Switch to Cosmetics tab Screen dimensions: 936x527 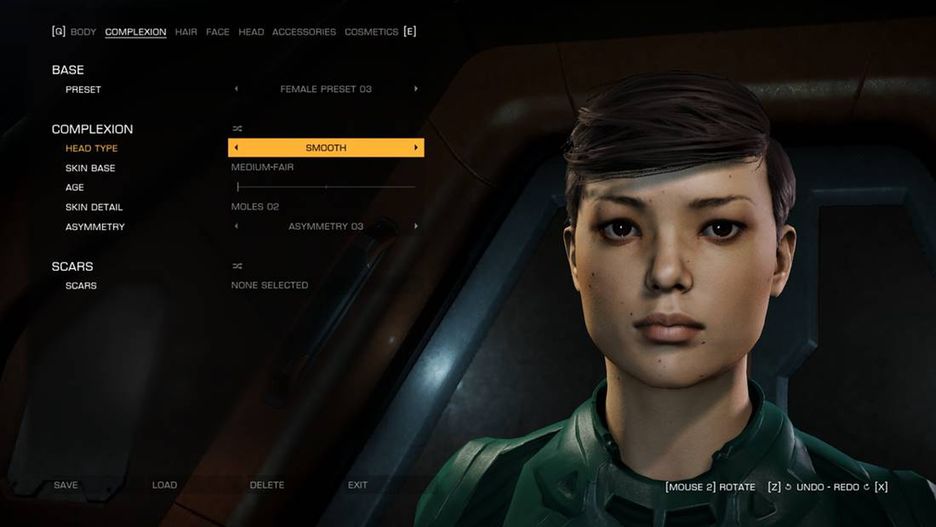point(371,32)
